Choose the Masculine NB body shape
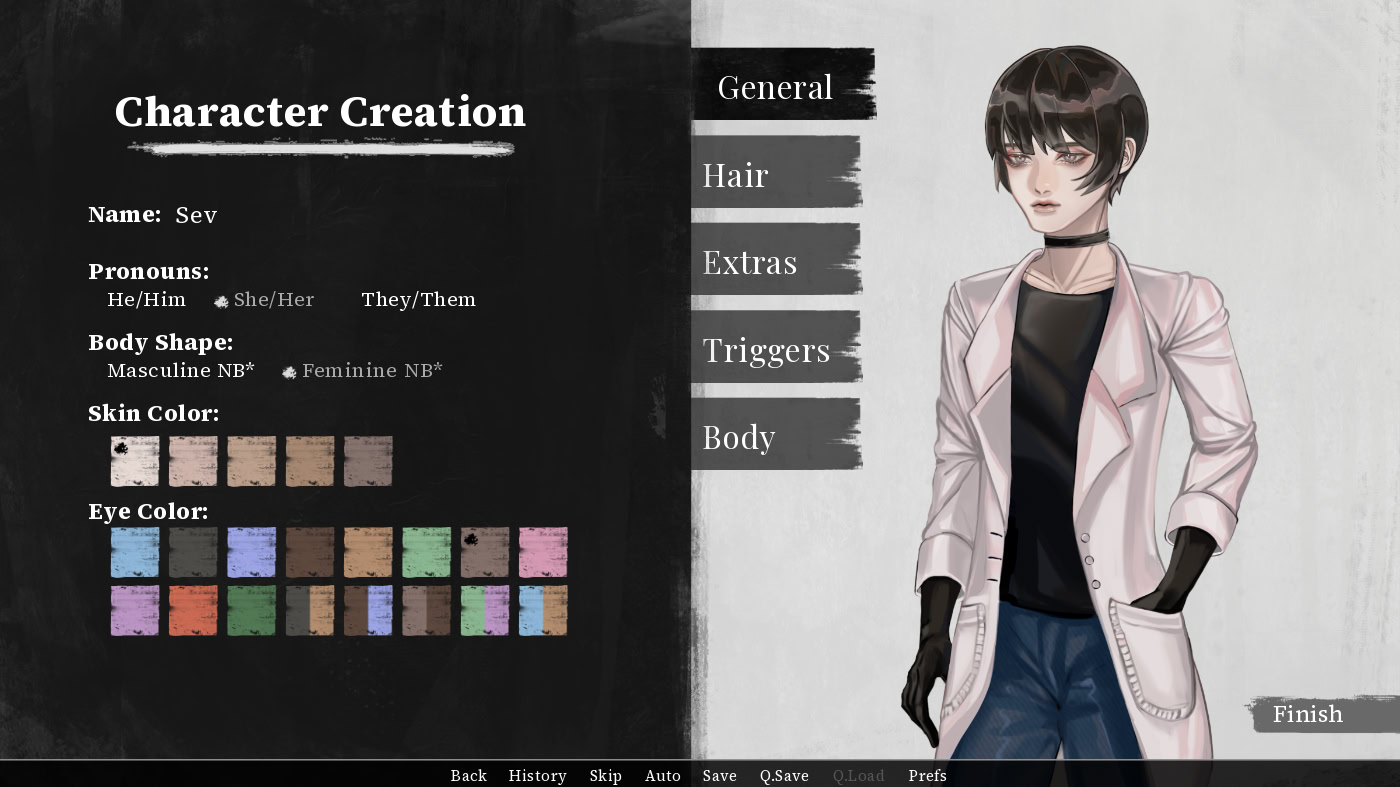The image size is (1400, 787). [181, 370]
